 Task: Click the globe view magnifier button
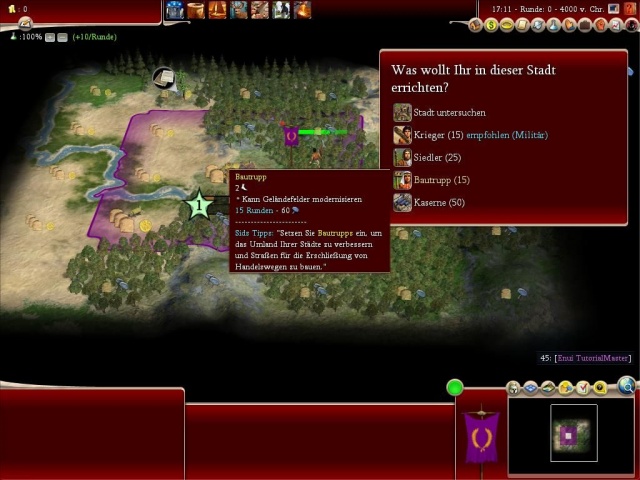pyautogui.click(x=626, y=384)
